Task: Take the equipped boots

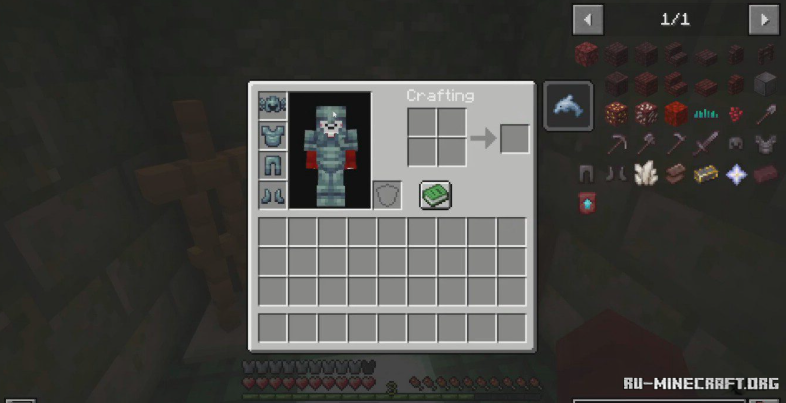Action: (273, 194)
